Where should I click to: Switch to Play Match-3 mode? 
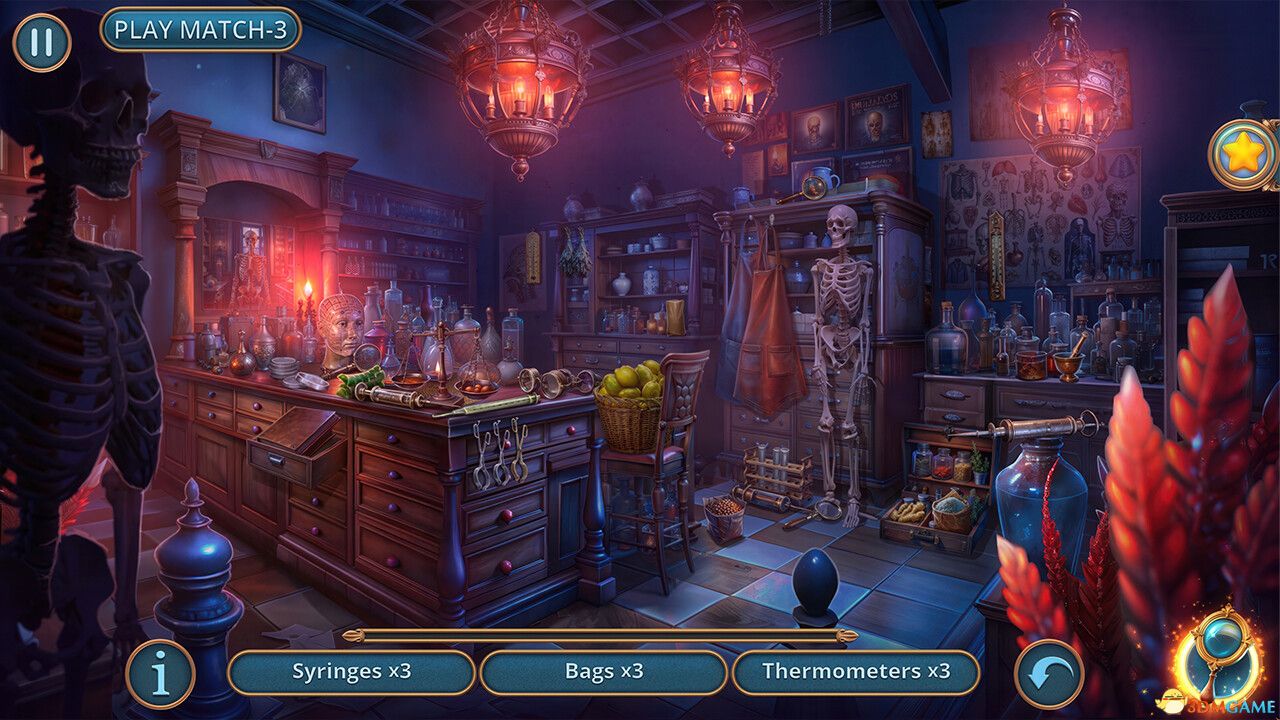click(200, 30)
